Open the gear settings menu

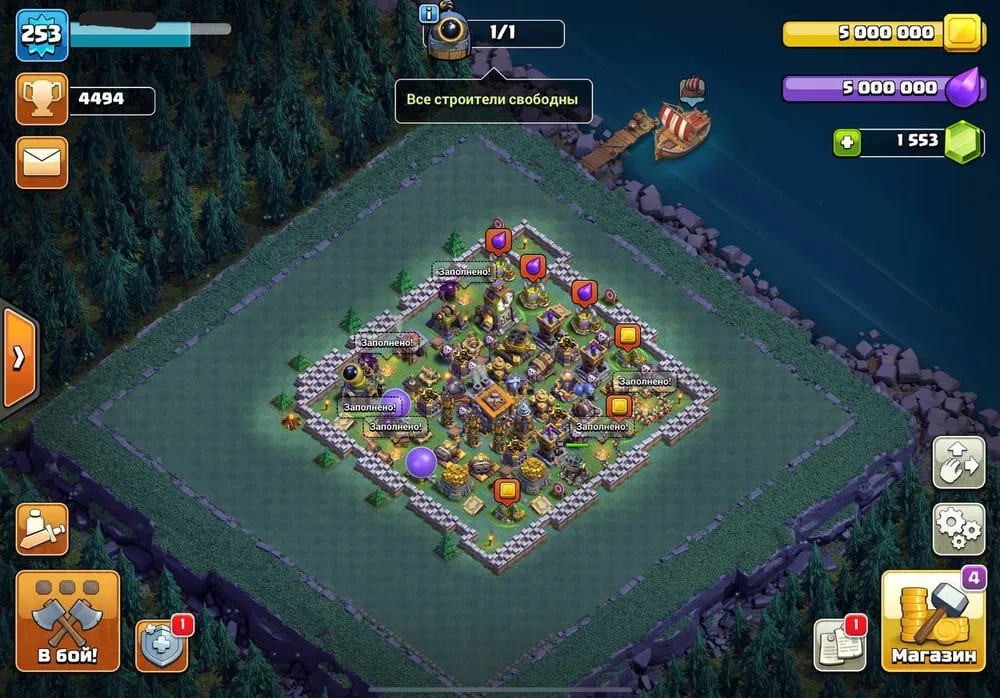coord(958,528)
